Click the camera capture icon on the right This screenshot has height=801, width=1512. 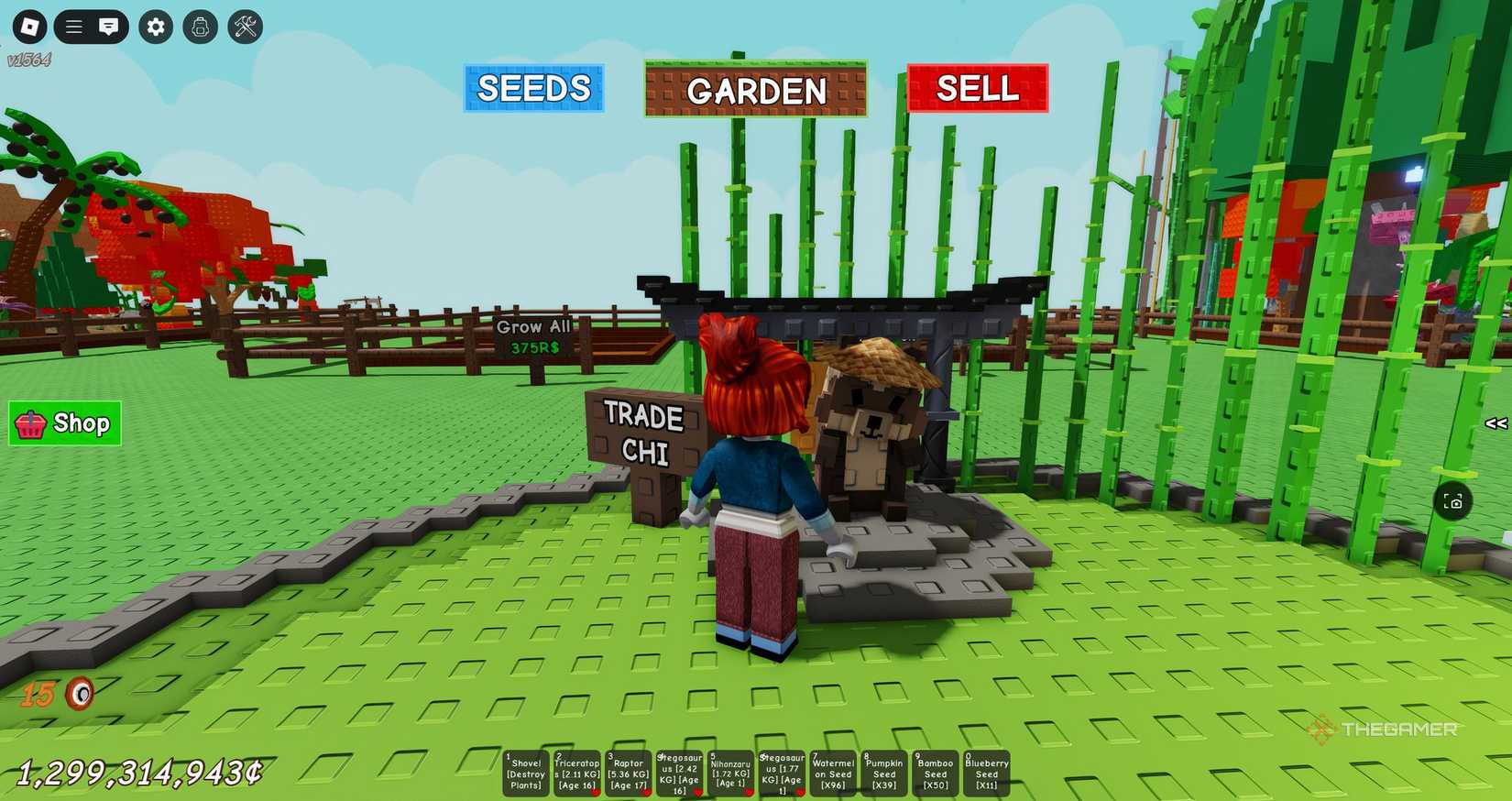1453,501
